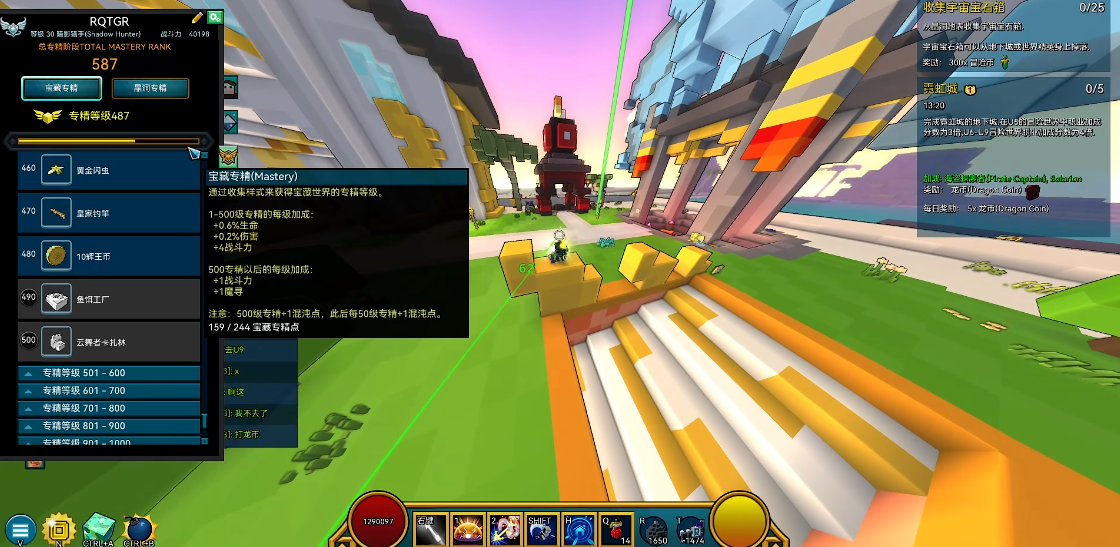Viewport: 1120px width, 547px height.
Task: Open the round blue main menu button
Action: point(19,530)
